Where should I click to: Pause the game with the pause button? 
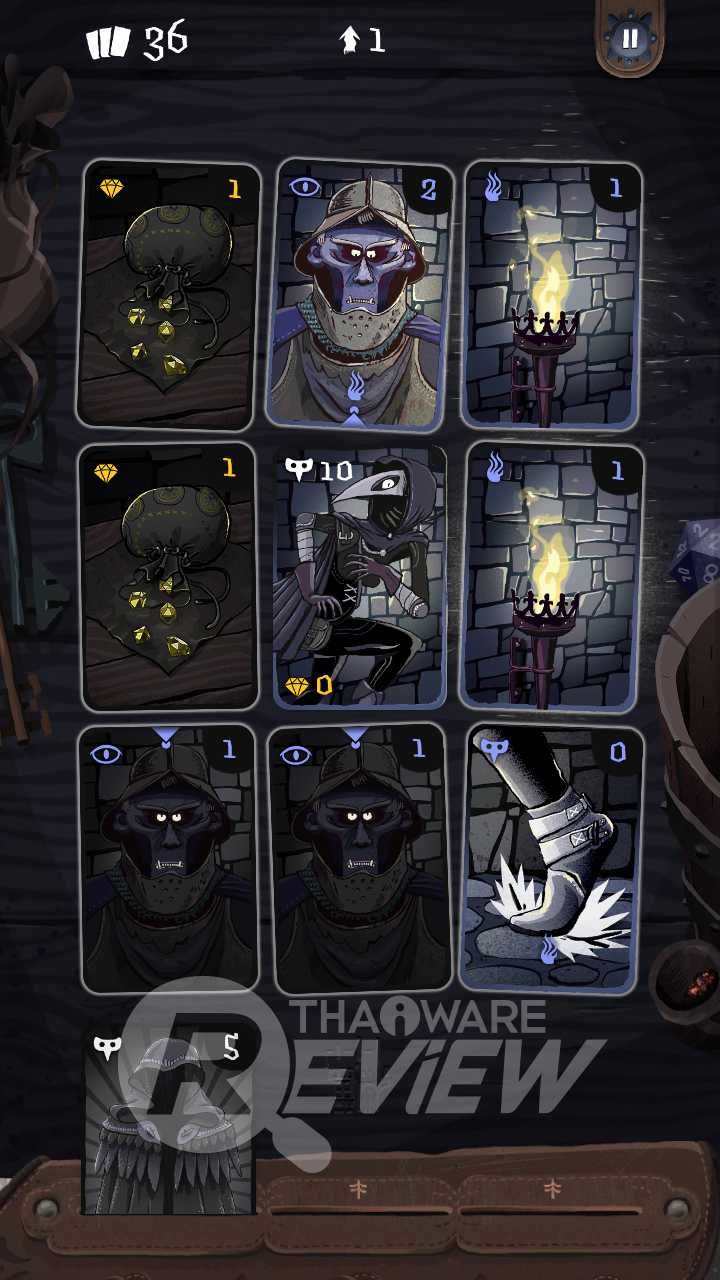pos(630,40)
